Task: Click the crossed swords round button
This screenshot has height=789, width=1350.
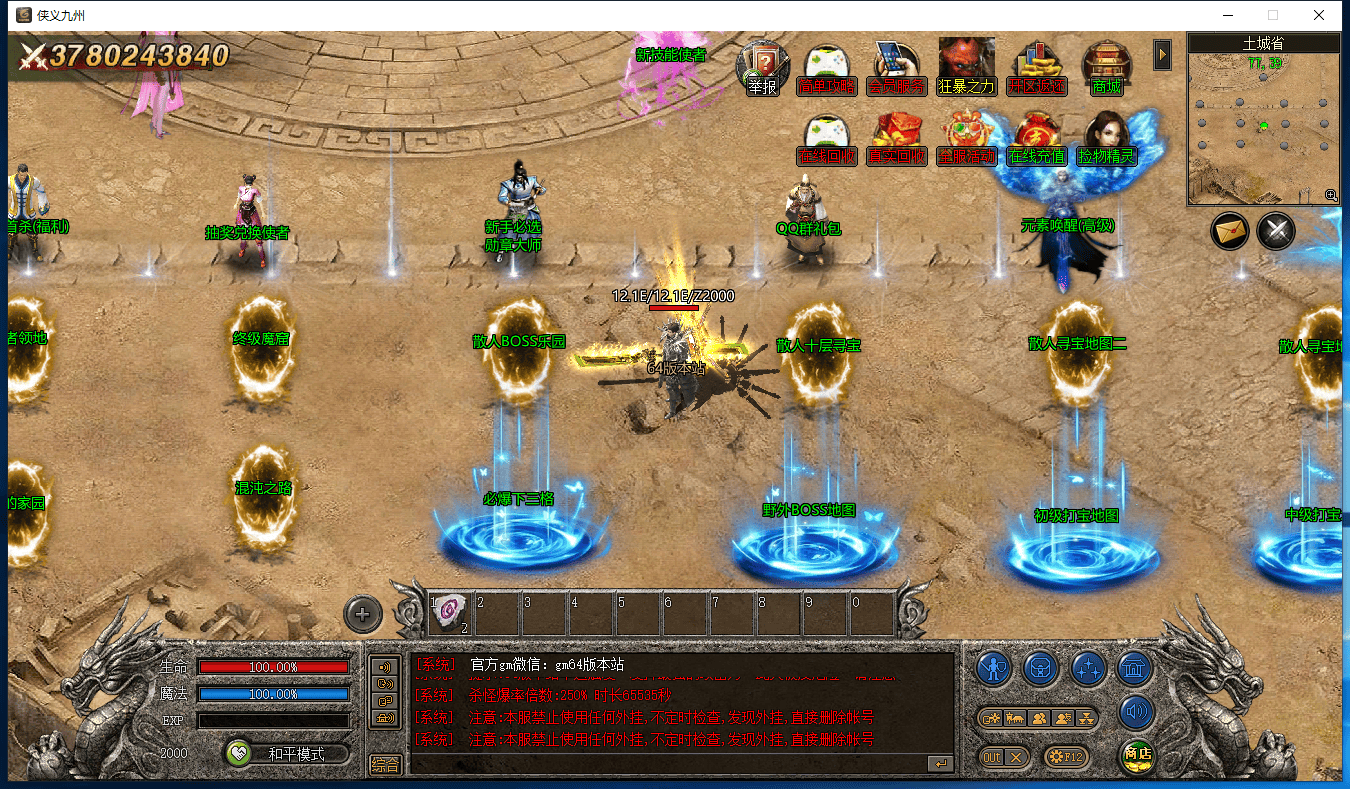Action: 1276,231
